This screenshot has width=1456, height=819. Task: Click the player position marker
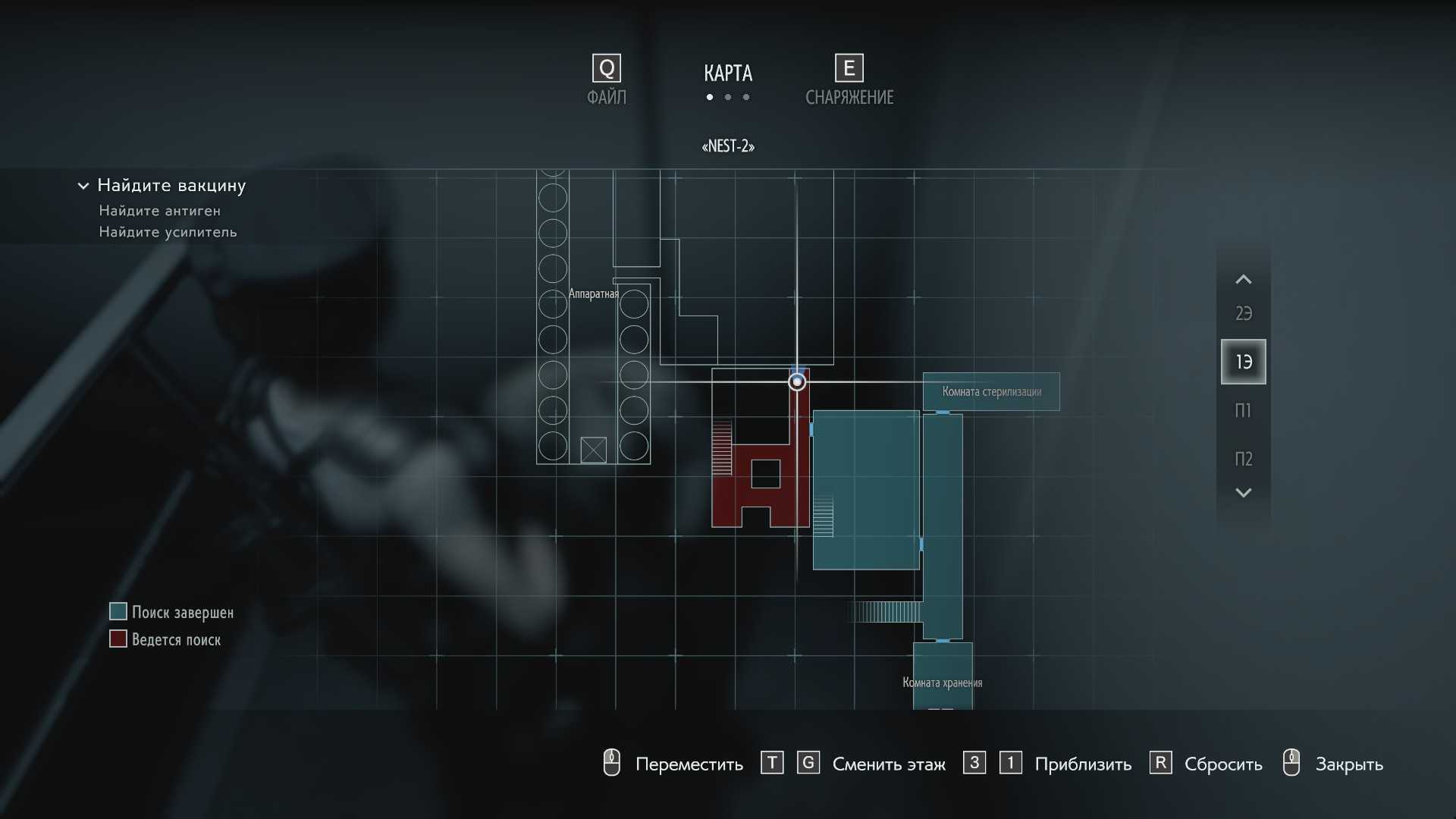coord(796,381)
